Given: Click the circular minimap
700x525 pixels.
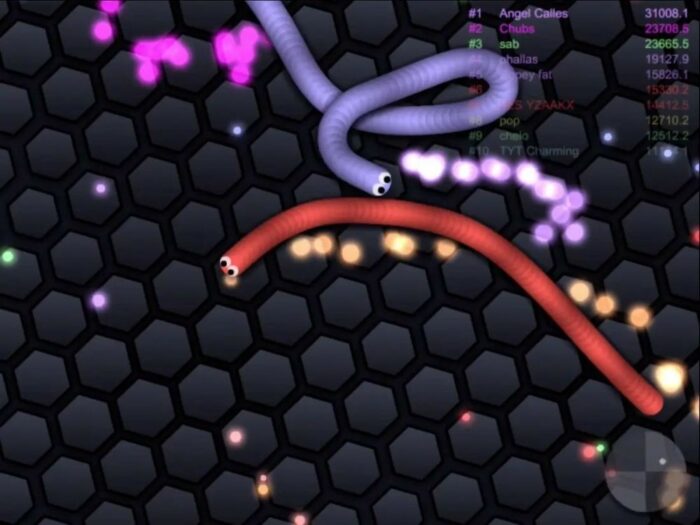Looking at the screenshot, I should click(646, 469).
